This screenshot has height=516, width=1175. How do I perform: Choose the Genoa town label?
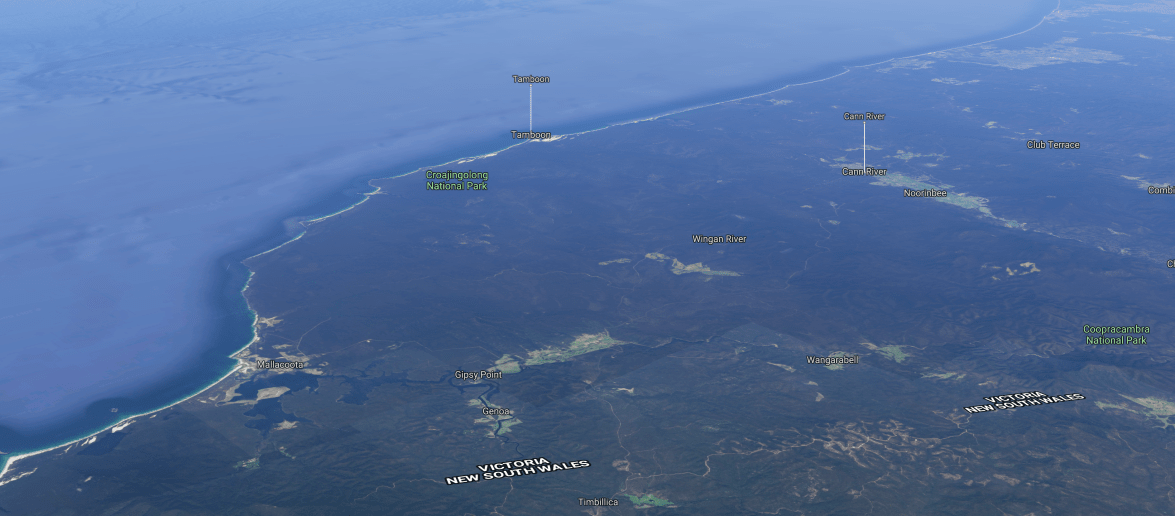pos(496,411)
